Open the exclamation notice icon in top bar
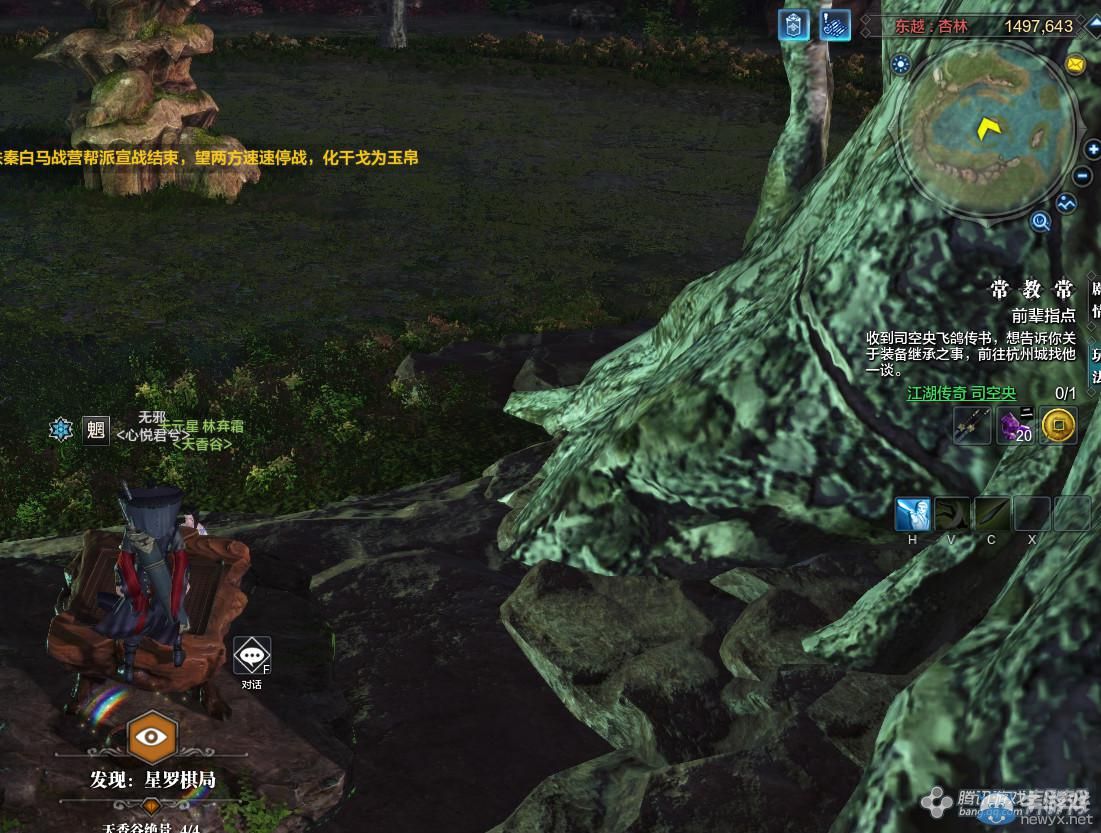This screenshot has width=1101, height=833. click(x=835, y=26)
